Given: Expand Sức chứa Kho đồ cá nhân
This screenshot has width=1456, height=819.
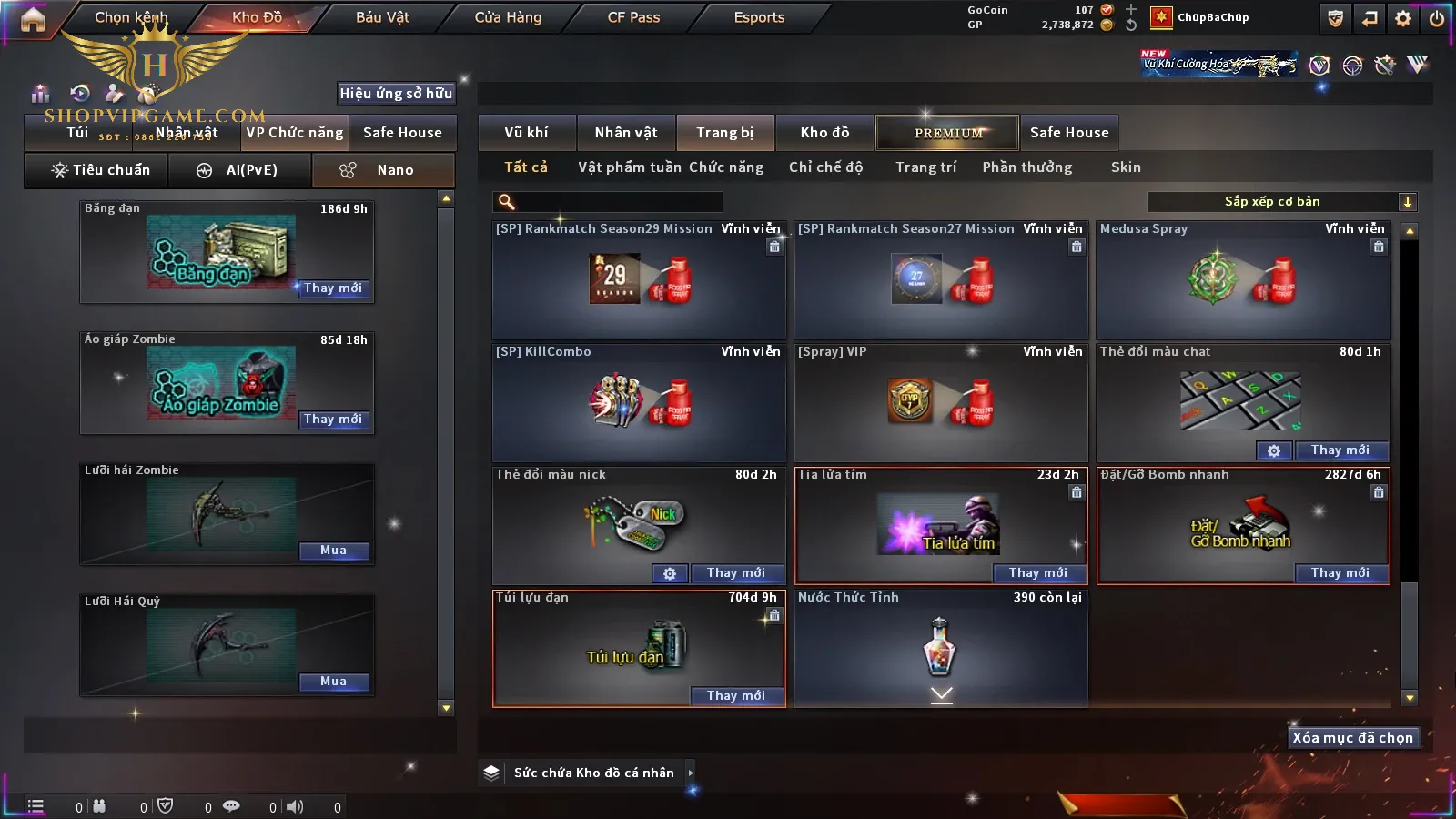Looking at the screenshot, I should (691, 773).
